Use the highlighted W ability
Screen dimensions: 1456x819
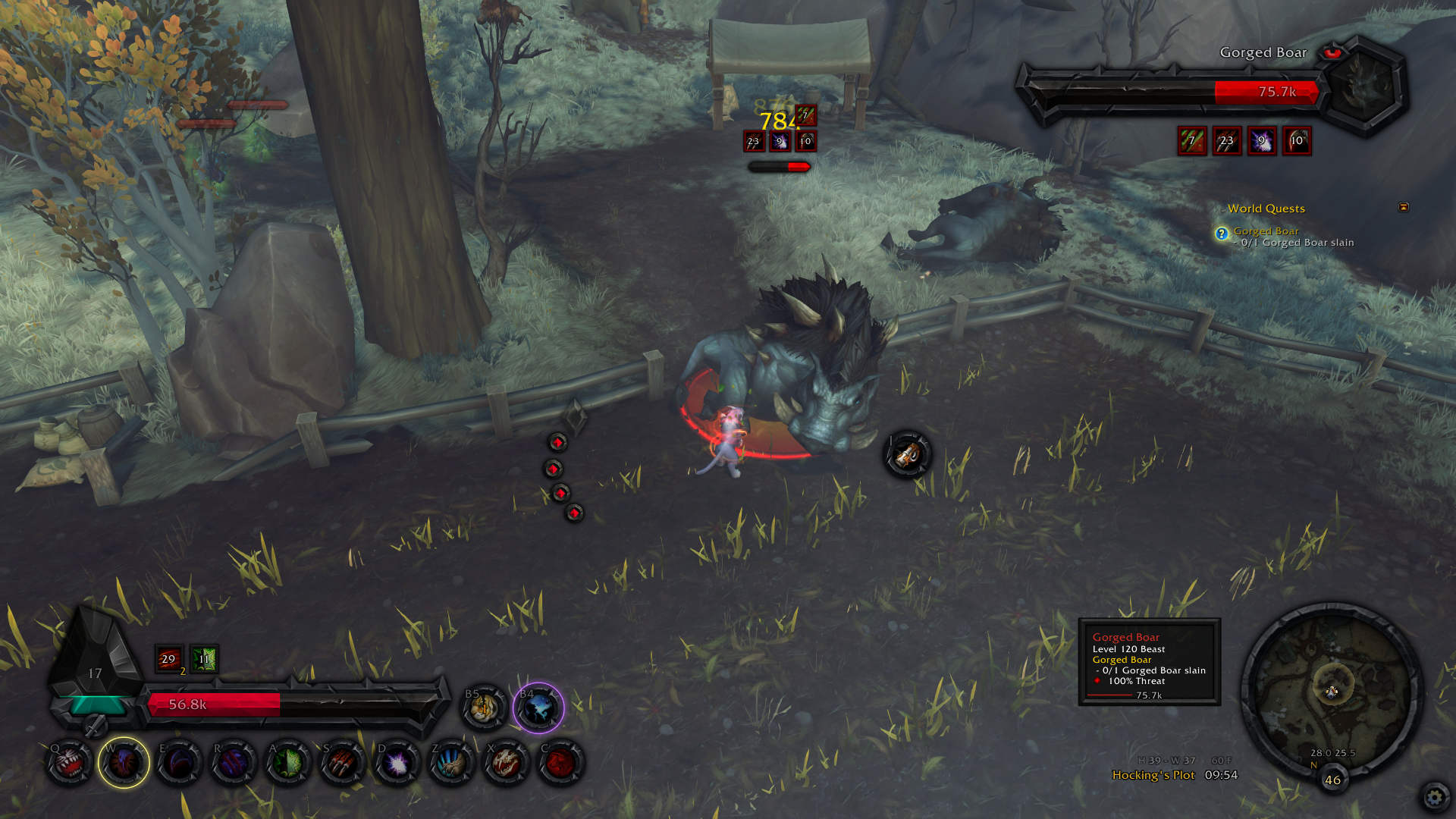pos(124,763)
